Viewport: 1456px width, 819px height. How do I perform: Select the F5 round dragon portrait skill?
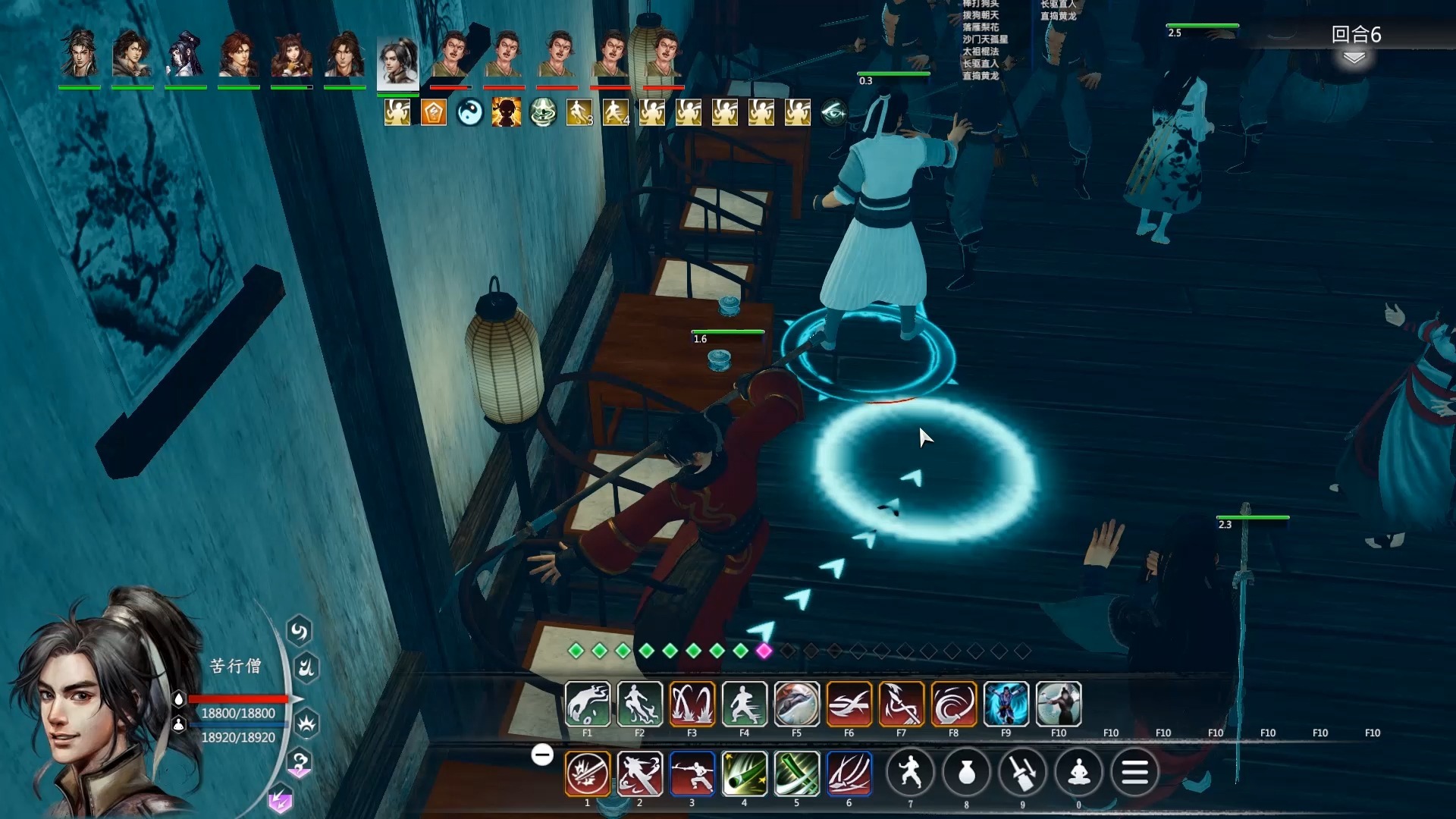796,704
